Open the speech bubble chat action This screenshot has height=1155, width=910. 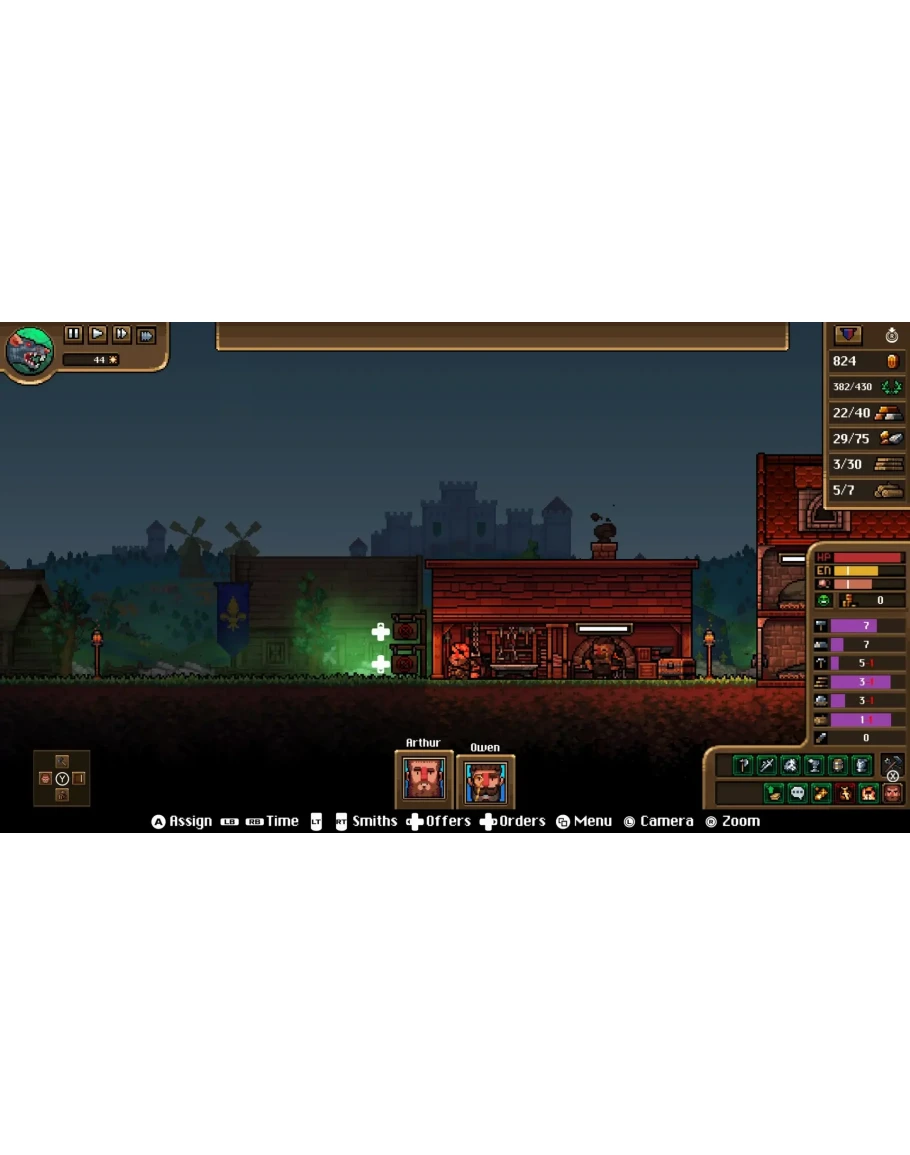(797, 793)
